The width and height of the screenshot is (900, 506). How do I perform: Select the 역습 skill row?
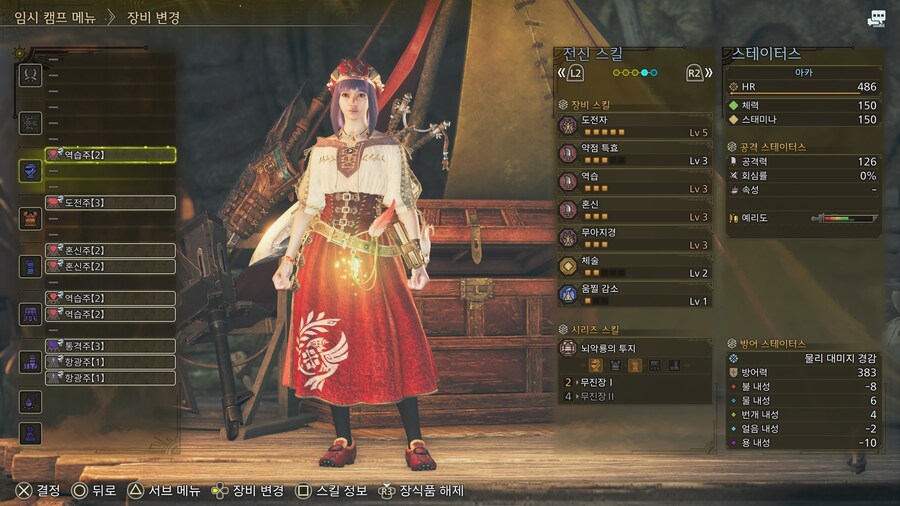click(634, 182)
